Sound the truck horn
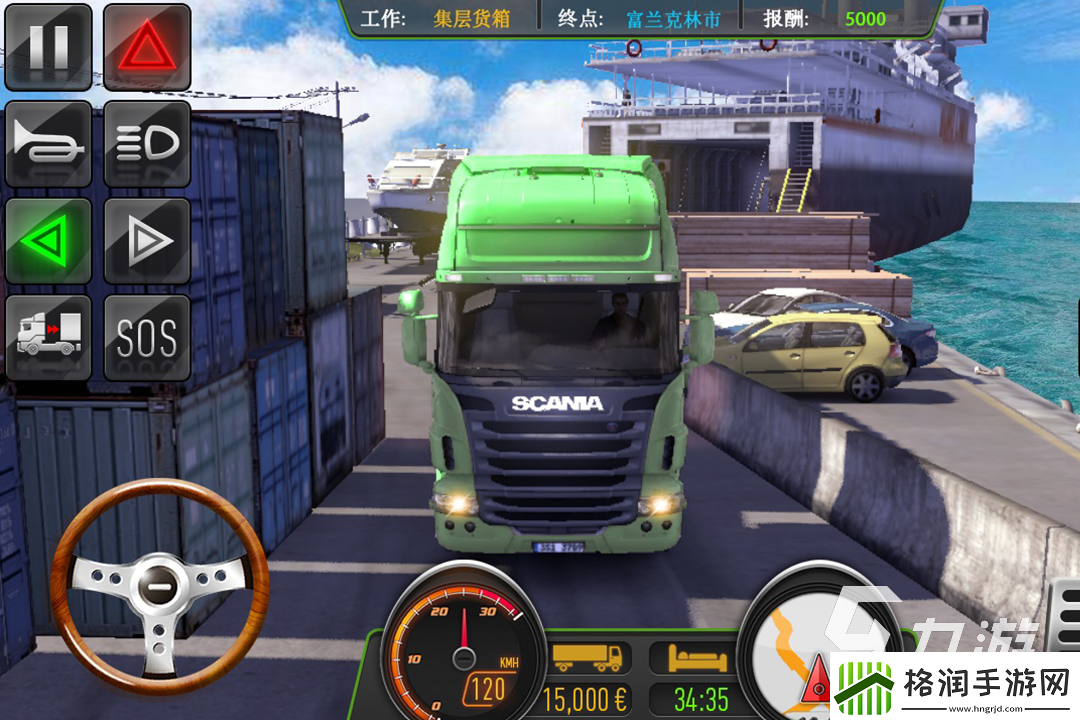Viewport: 1080px width, 720px height. [48, 144]
